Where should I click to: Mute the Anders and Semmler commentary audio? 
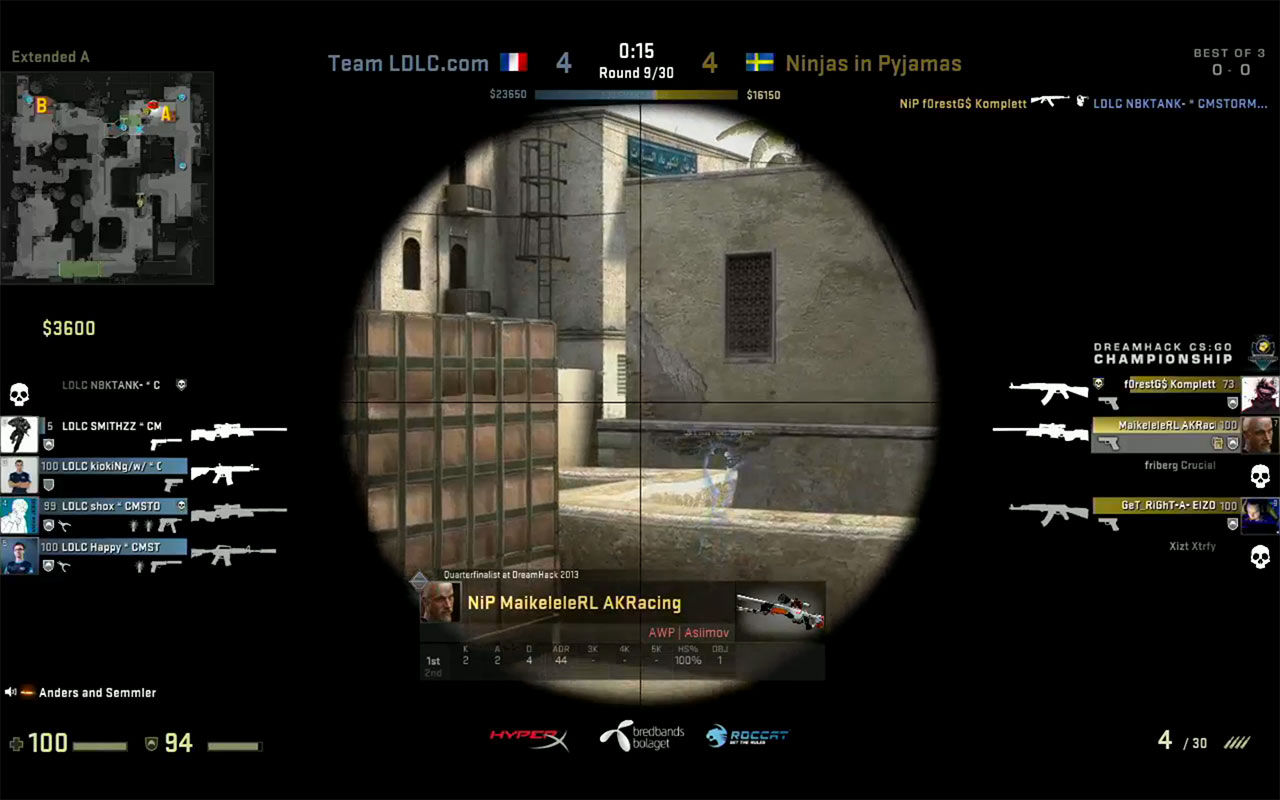(x=12, y=692)
